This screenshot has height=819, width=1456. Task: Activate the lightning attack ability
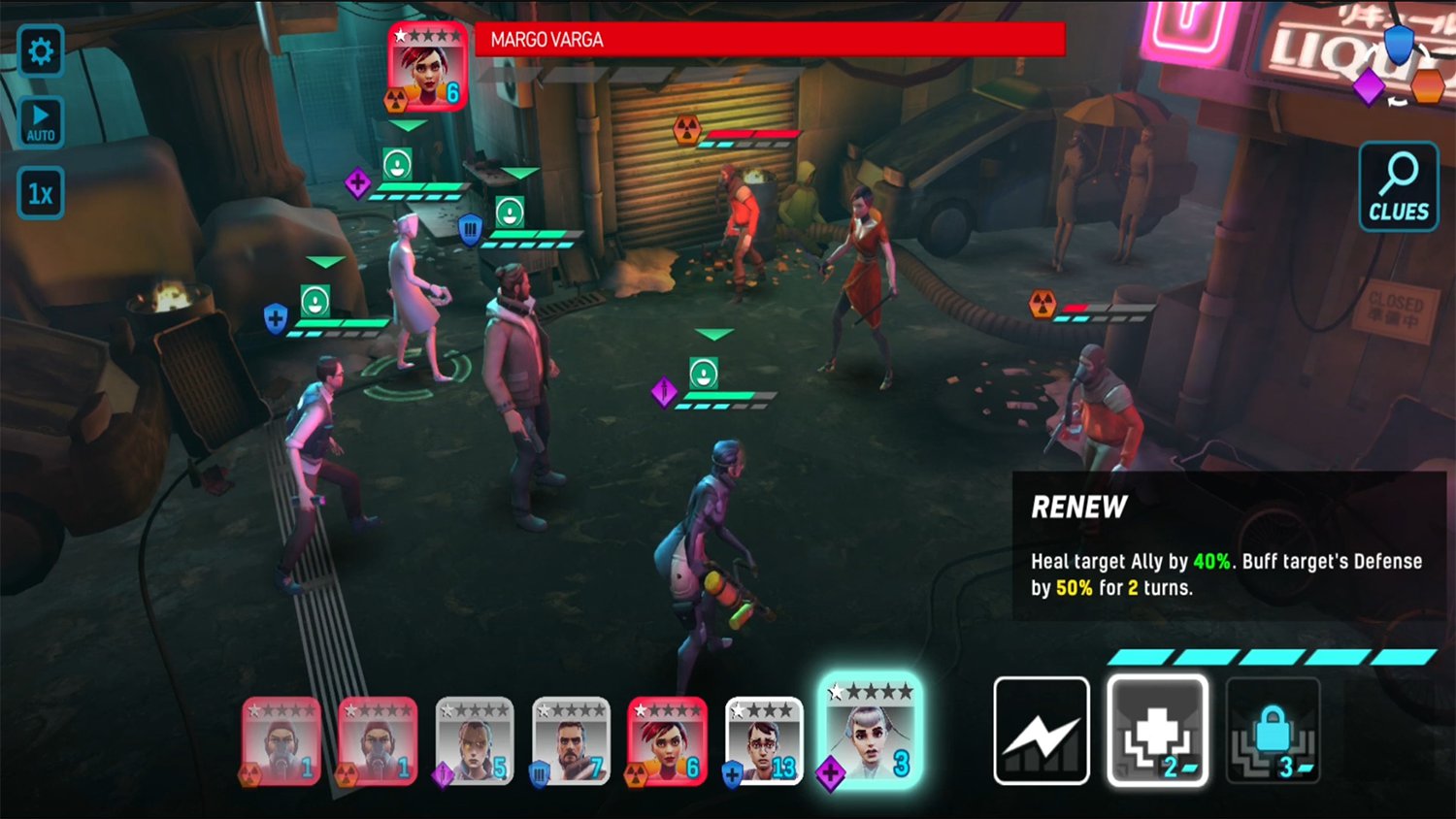click(x=1041, y=729)
